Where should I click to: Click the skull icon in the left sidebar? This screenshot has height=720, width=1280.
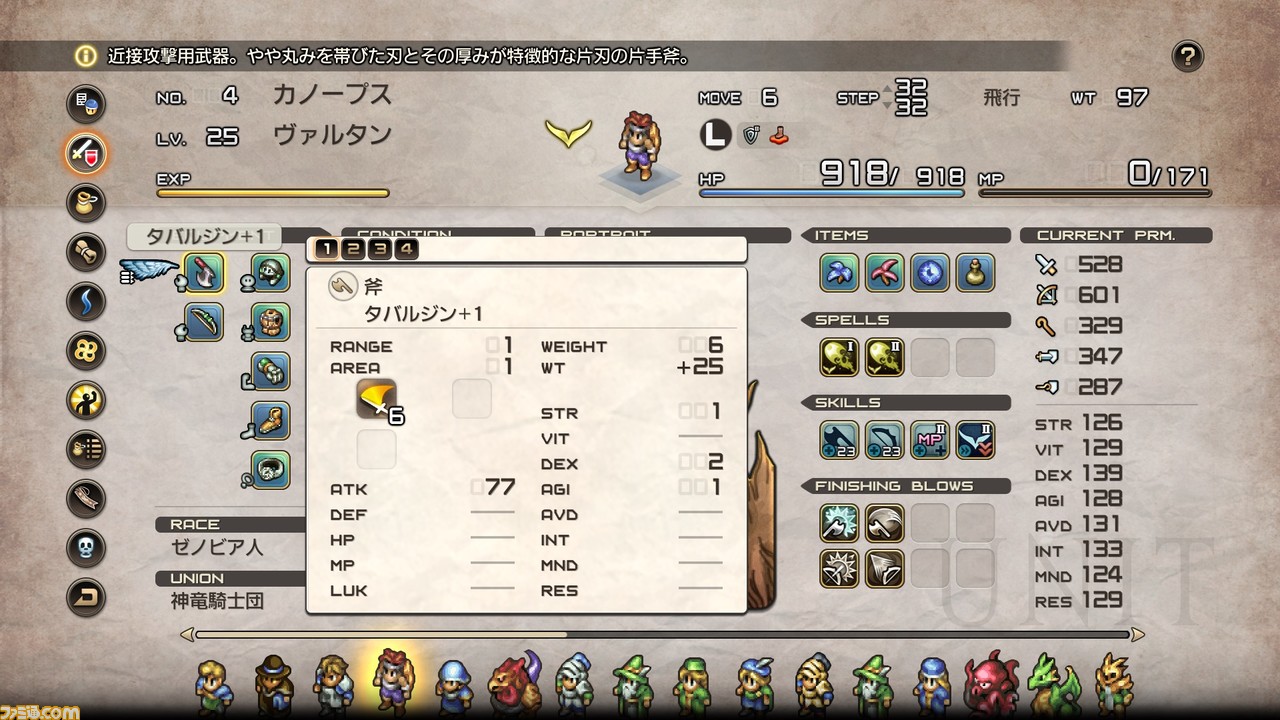pyautogui.click(x=85, y=545)
